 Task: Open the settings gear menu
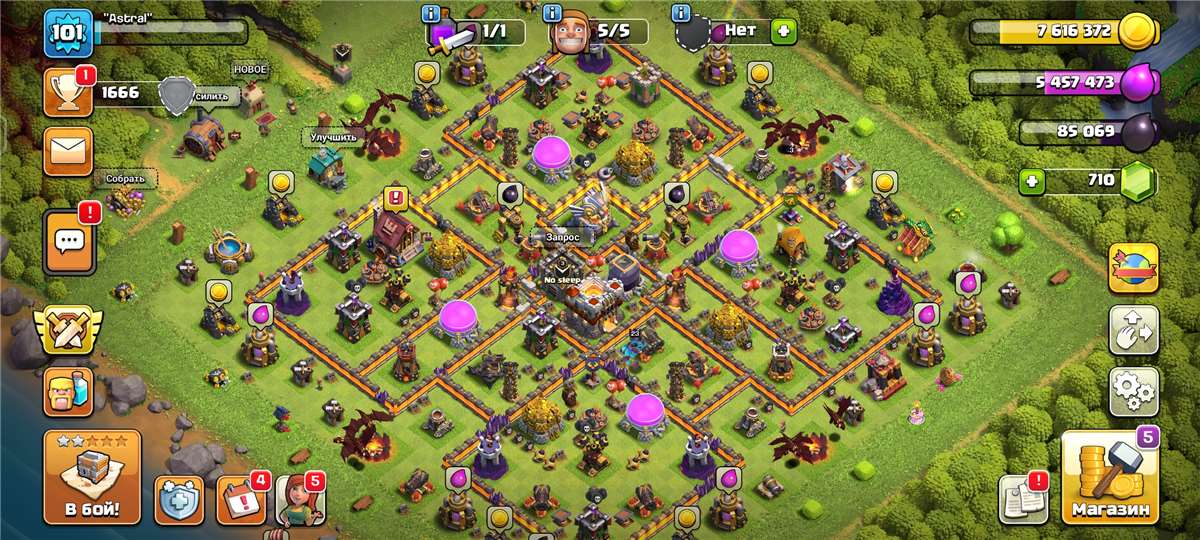click(1133, 391)
